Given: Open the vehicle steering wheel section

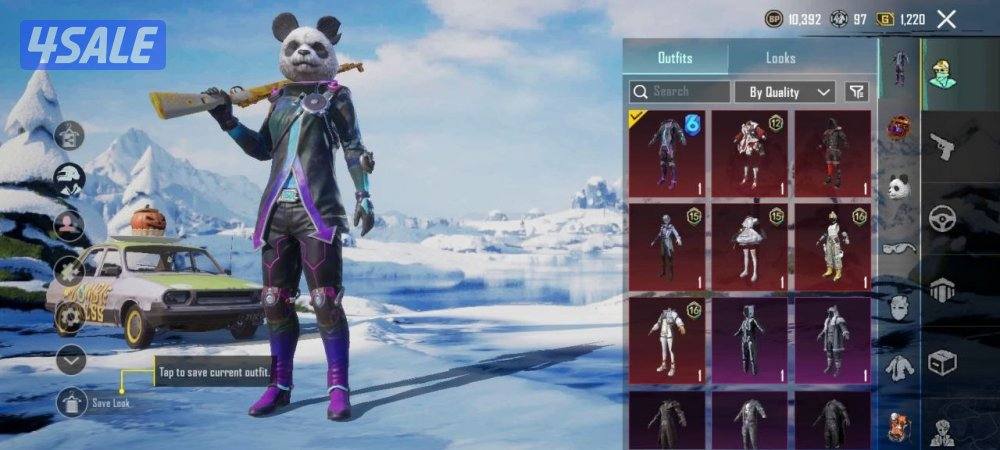Looking at the screenshot, I should coord(942,219).
